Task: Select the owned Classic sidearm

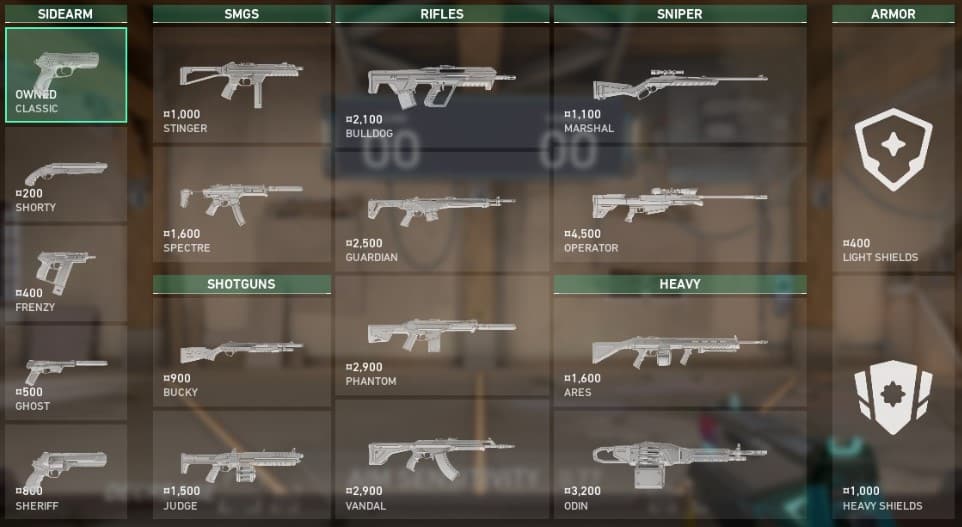Action: click(x=66, y=75)
